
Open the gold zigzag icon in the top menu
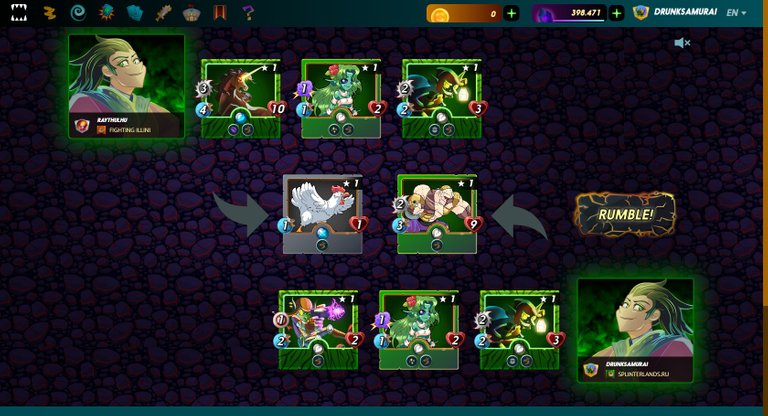coord(49,13)
